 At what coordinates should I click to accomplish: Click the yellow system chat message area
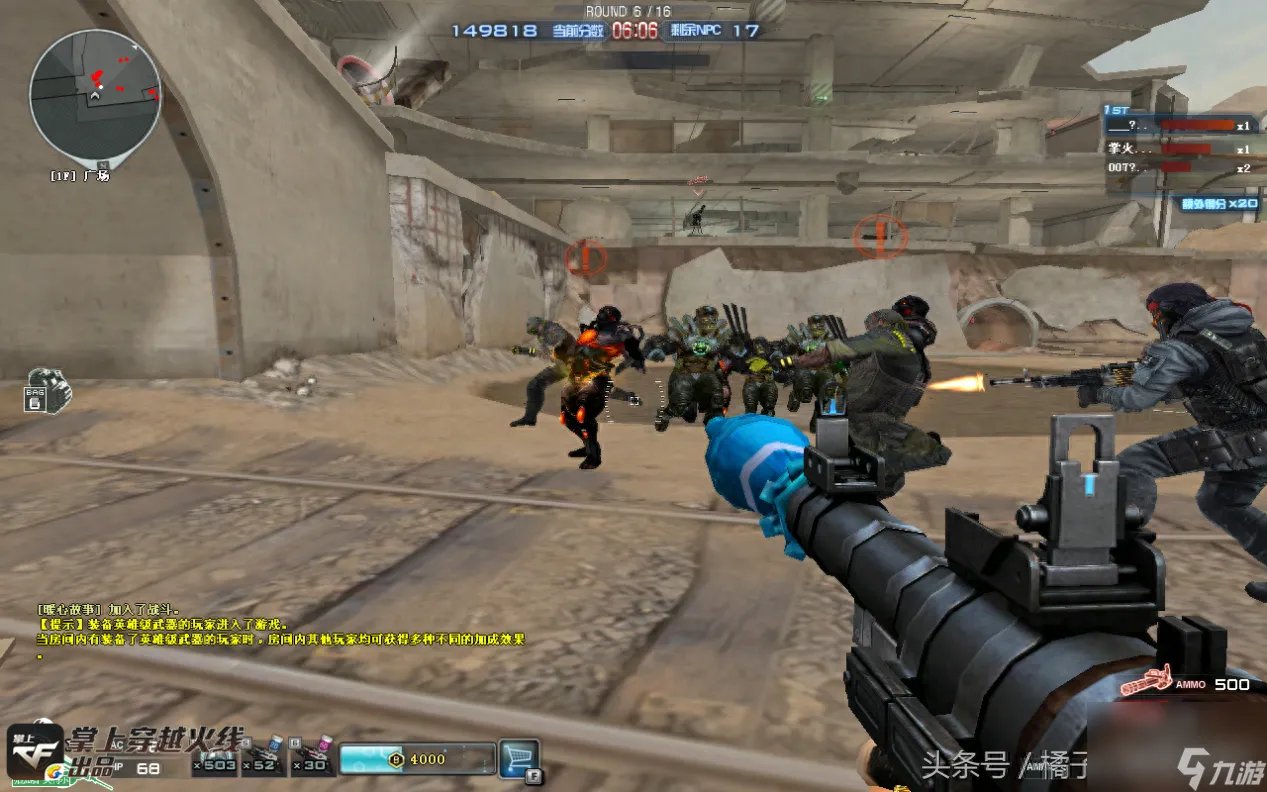280,631
